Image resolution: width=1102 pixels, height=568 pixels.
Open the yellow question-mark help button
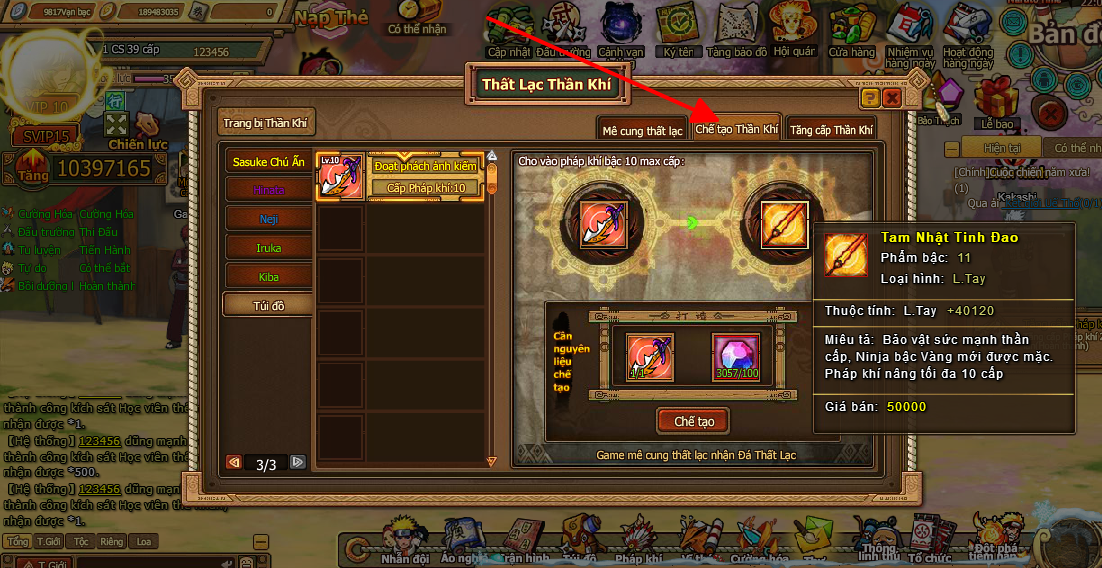870,97
